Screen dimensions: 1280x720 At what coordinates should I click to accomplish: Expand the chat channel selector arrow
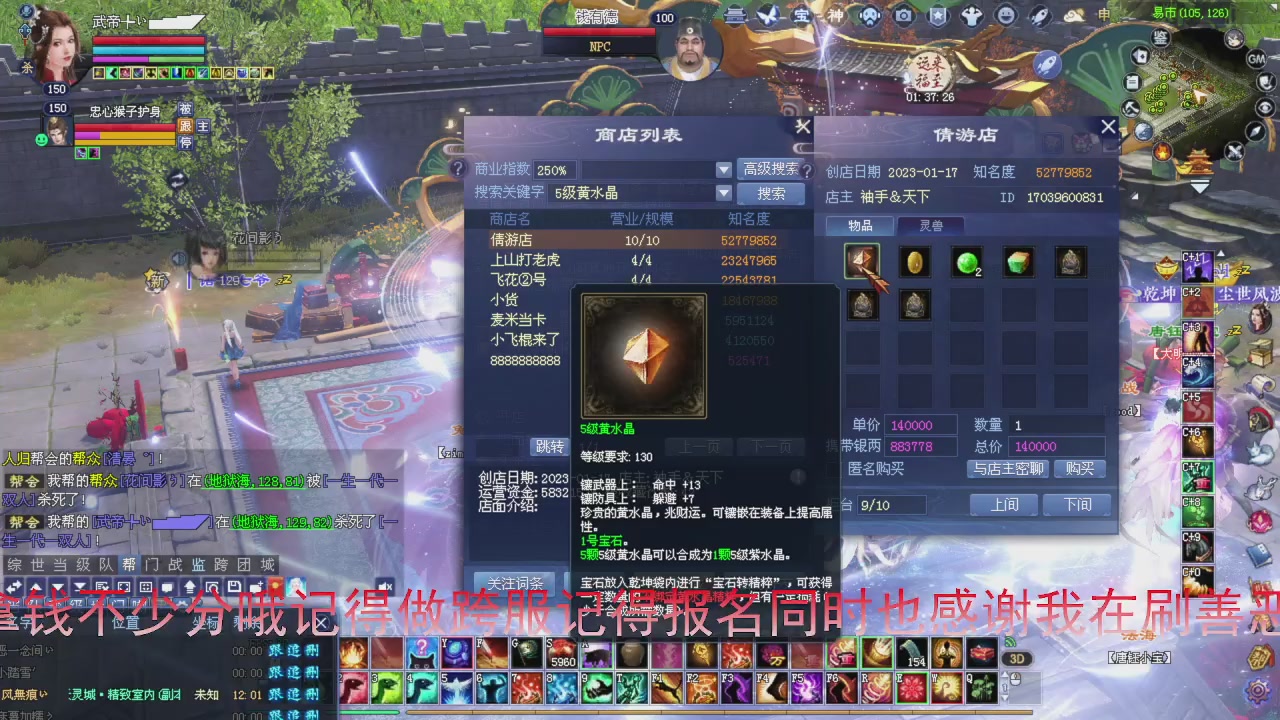(57, 585)
